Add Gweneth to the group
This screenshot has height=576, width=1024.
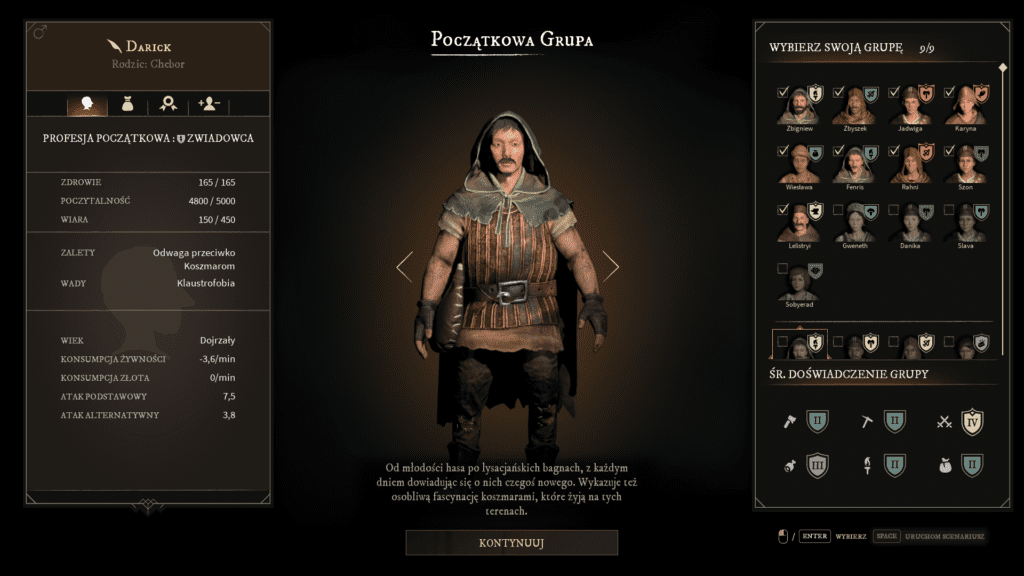(x=839, y=210)
